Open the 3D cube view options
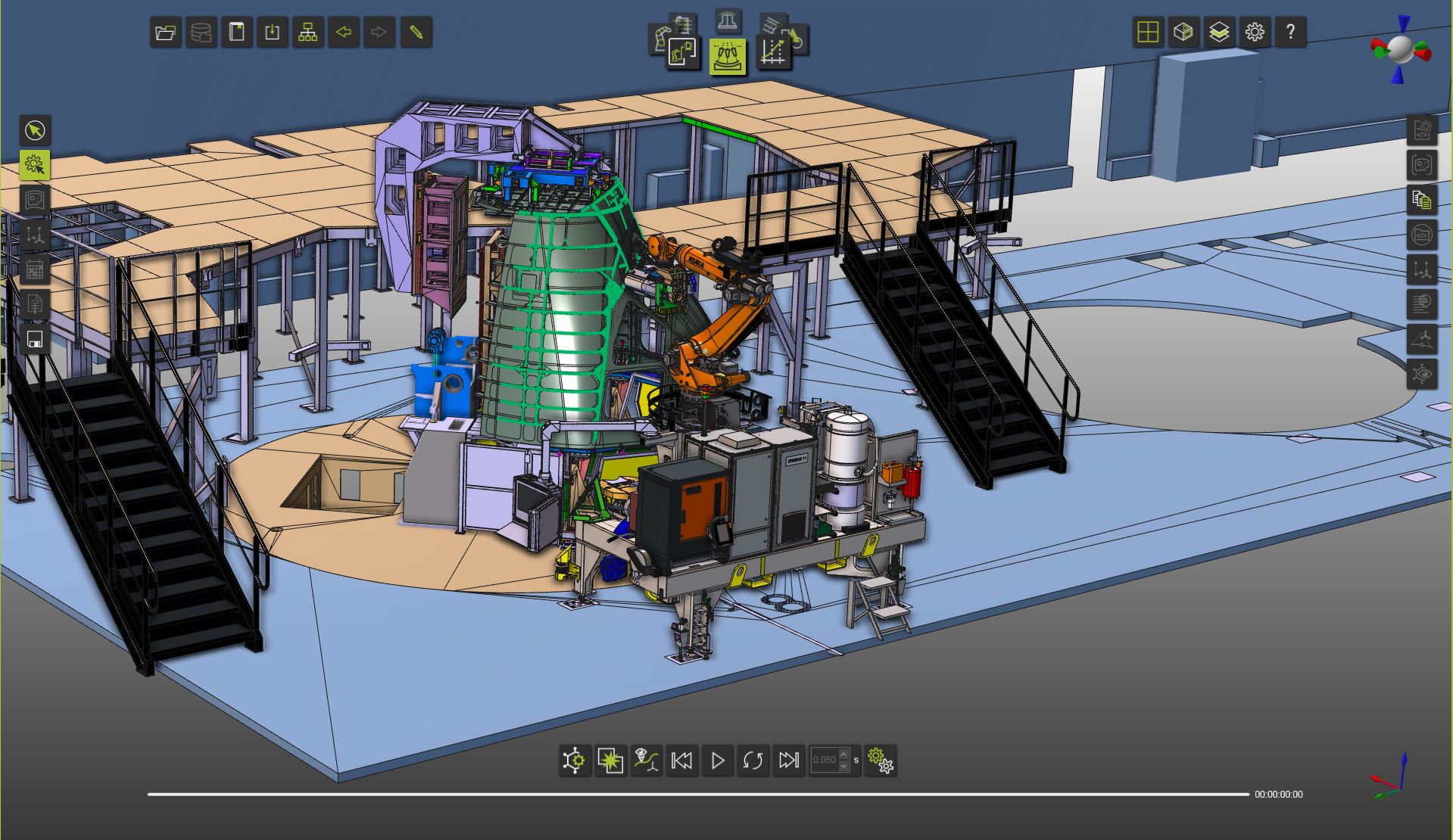Screen dimensions: 1453x840 pyautogui.click(x=1183, y=33)
